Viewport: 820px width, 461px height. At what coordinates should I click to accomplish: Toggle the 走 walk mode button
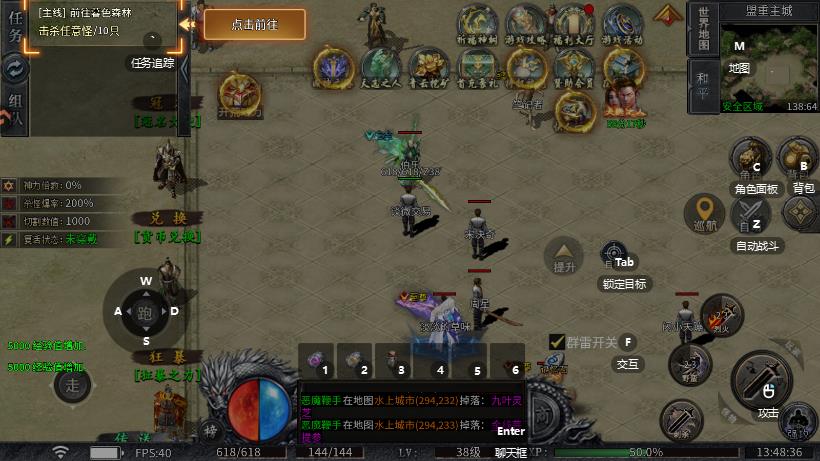tap(71, 384)
